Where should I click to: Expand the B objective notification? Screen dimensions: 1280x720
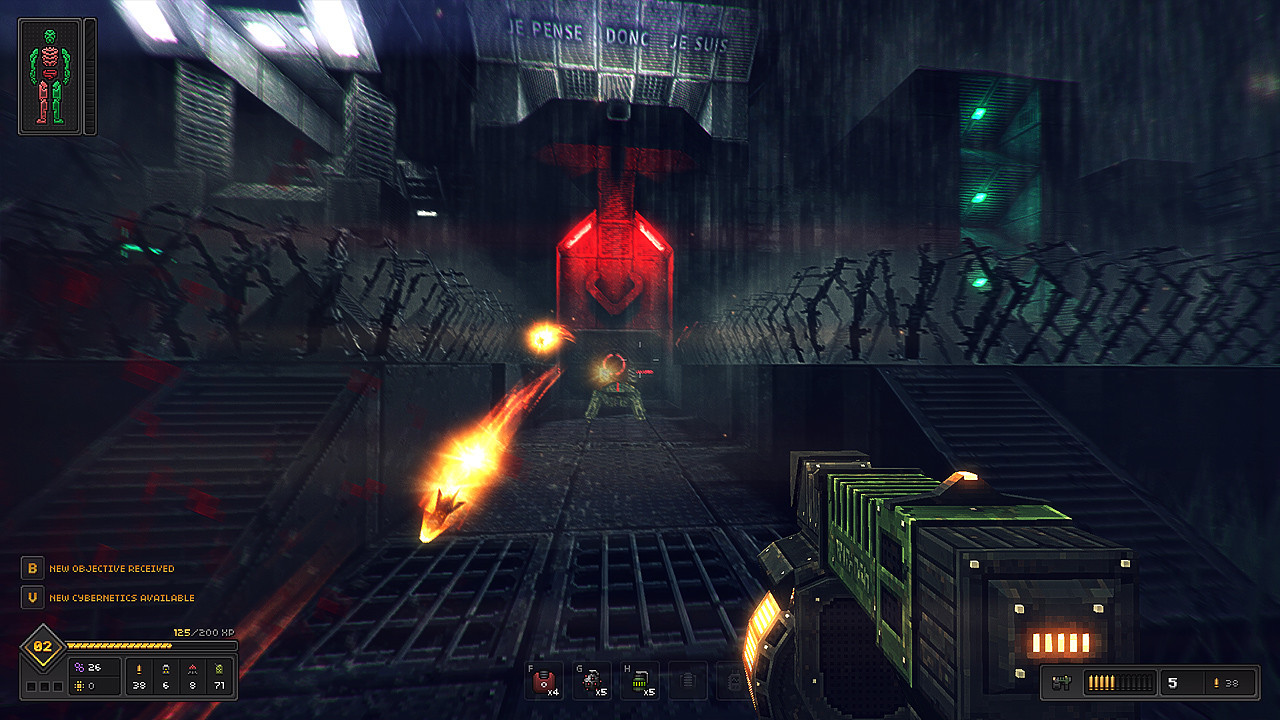[x=32, y=569]
